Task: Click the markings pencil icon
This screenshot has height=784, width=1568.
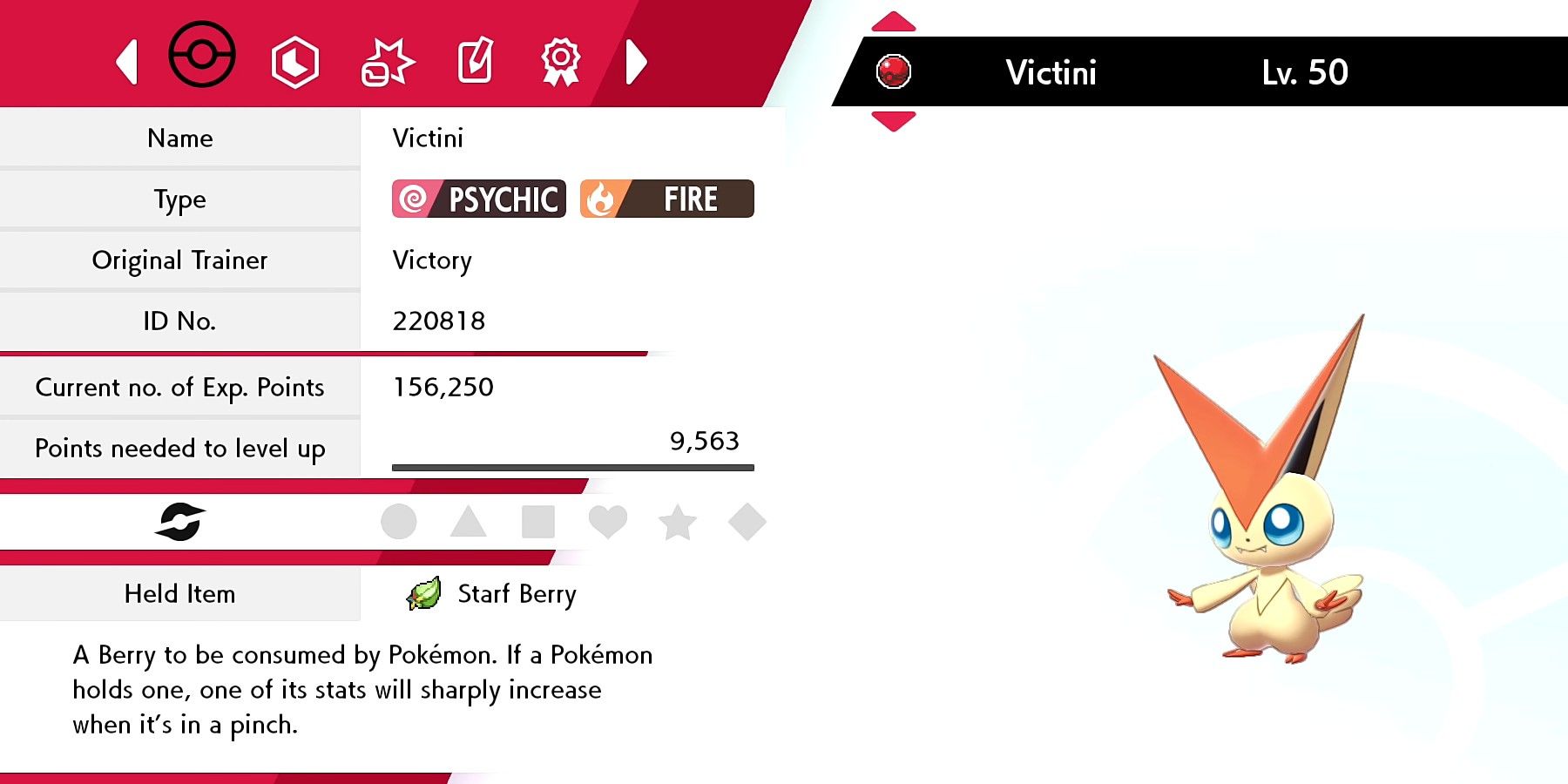Action: point(475,61)
